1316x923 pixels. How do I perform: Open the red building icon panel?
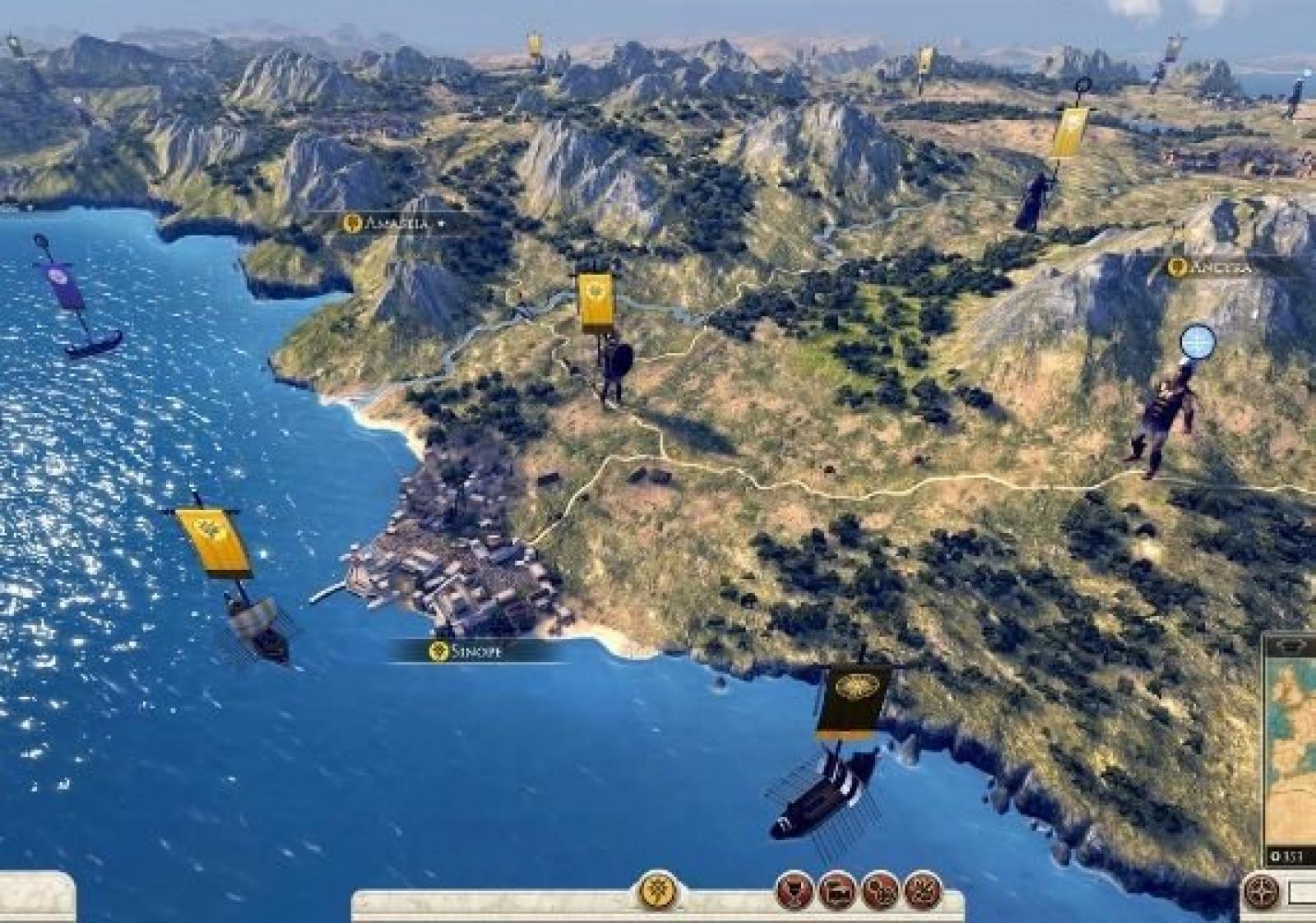[x=837, y=890]
